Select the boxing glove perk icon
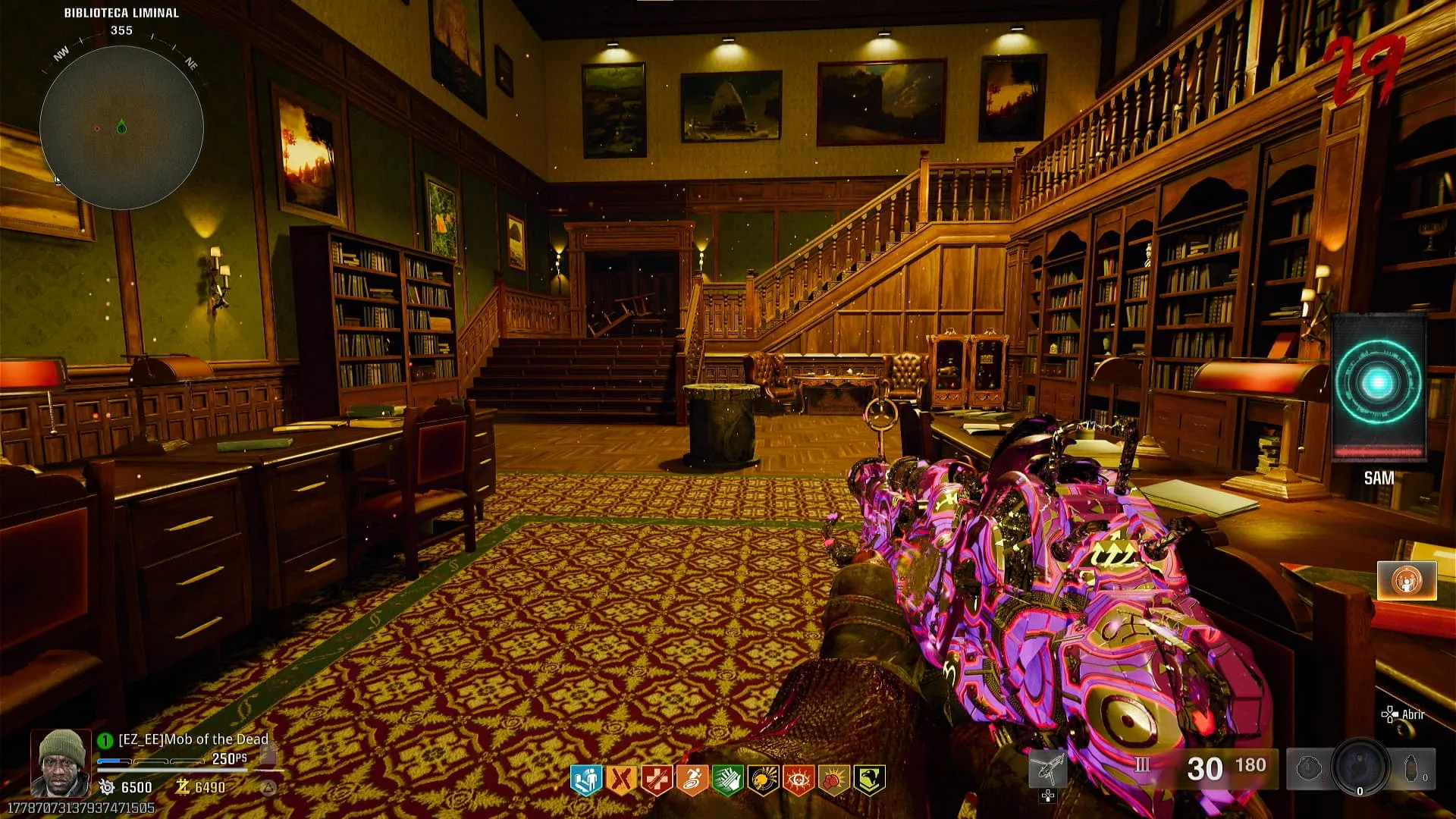 (834, 780)
